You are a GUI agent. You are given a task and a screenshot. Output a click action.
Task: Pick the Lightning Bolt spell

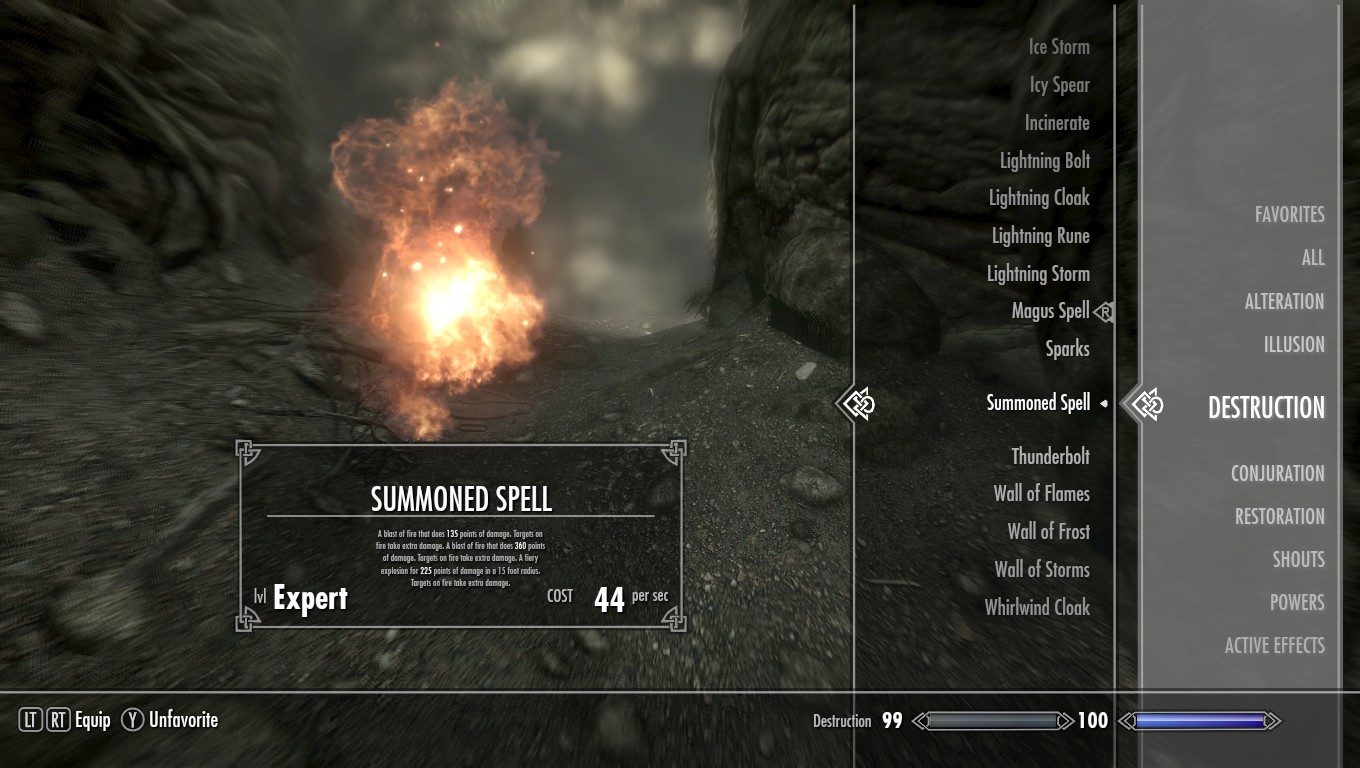(x=1045, y=161)
